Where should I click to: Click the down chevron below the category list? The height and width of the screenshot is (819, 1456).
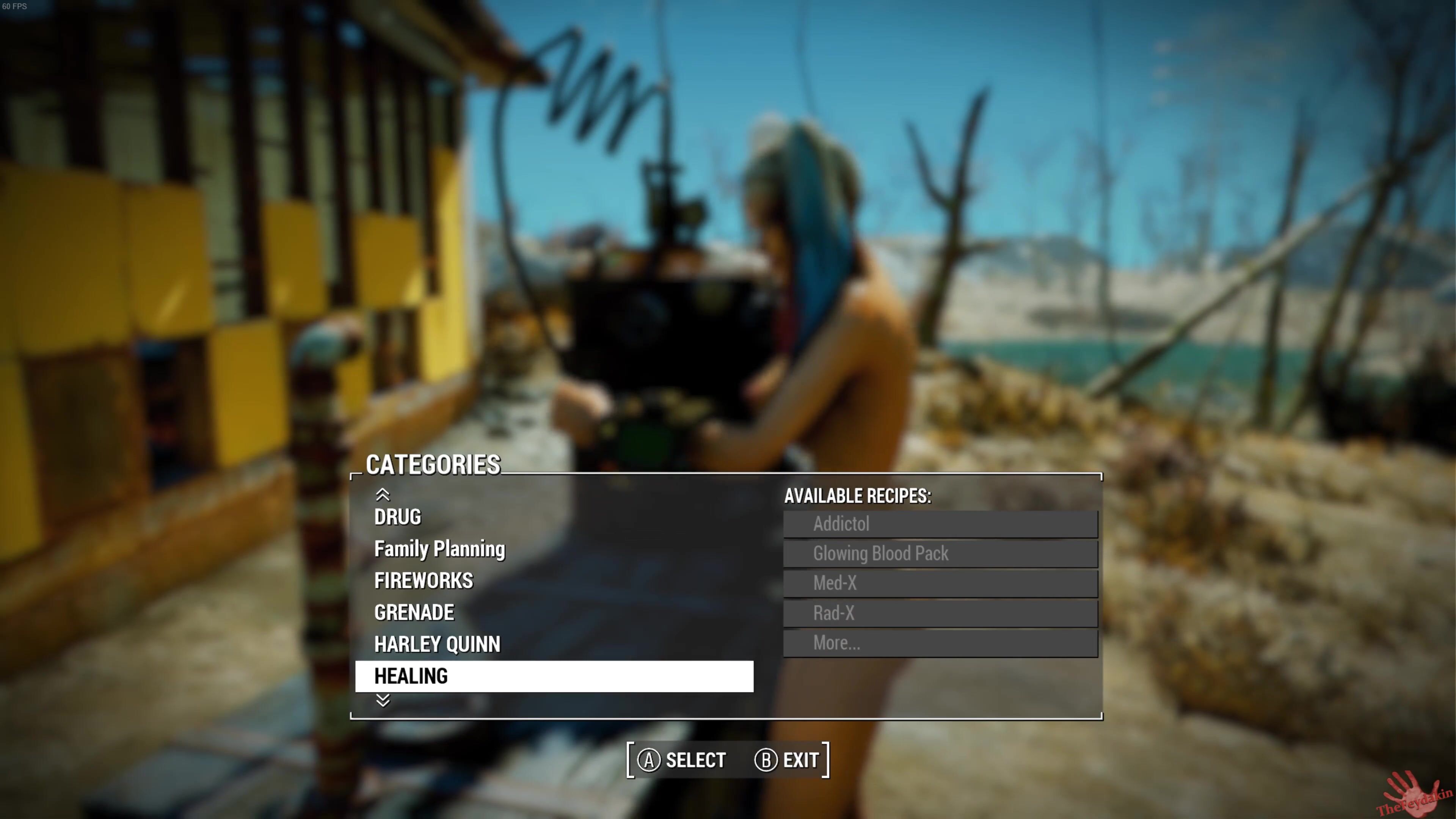(x=383, y=700)
